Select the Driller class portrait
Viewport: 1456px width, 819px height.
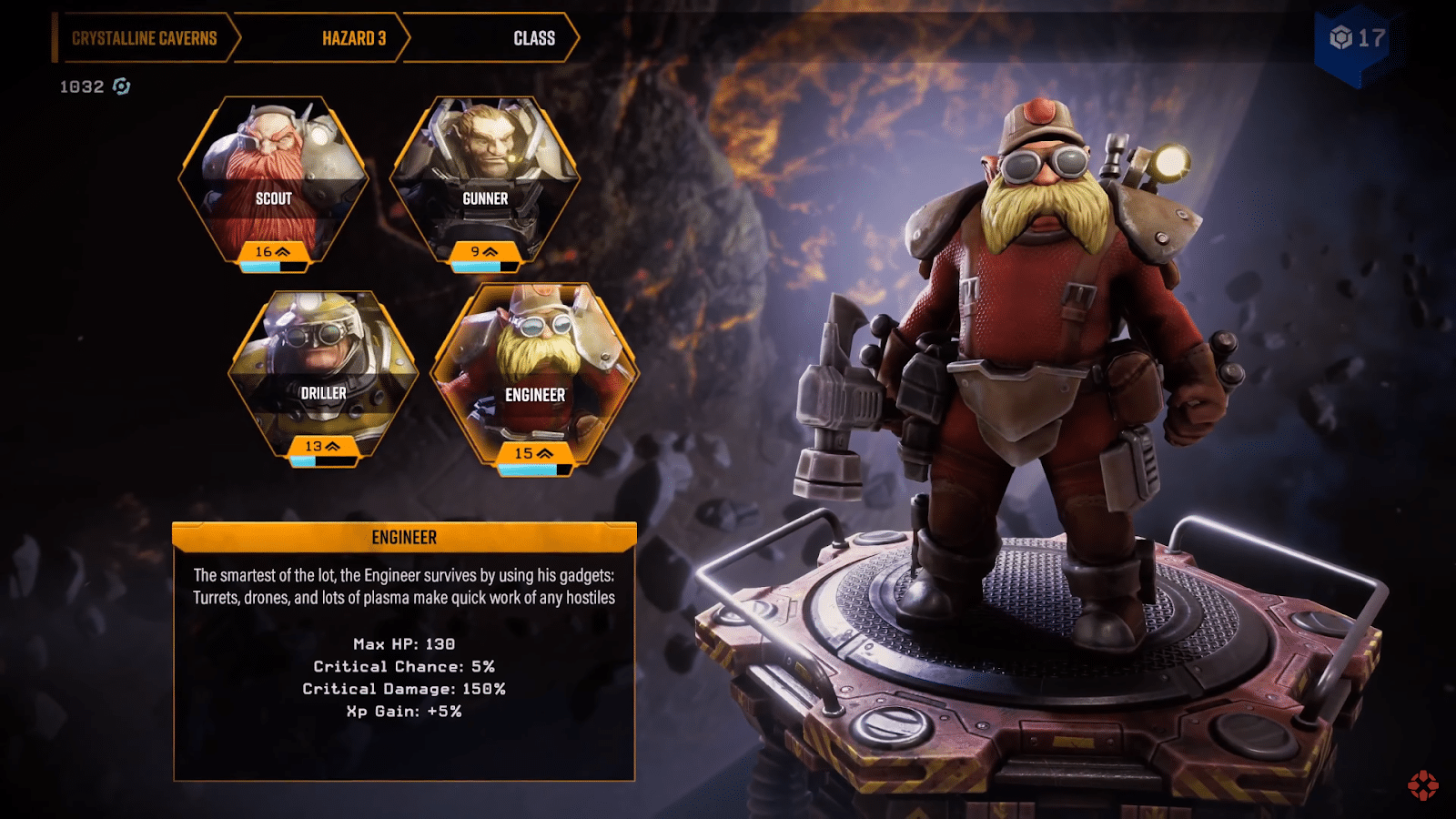324,373
